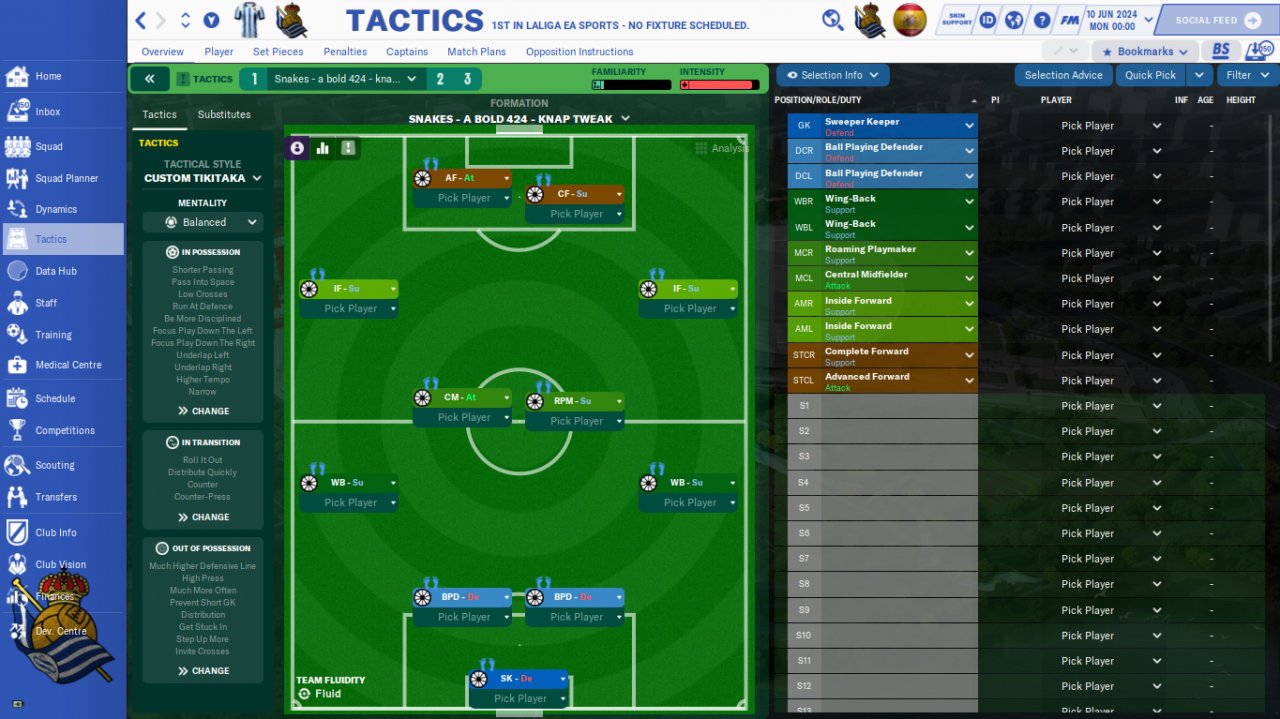Click the Social Feed button

tap(1214, 20)
